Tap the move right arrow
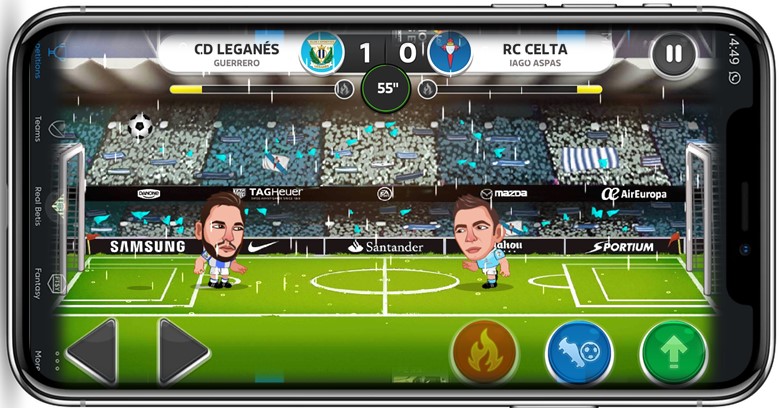The image size is (779, 408). point(182,351)
